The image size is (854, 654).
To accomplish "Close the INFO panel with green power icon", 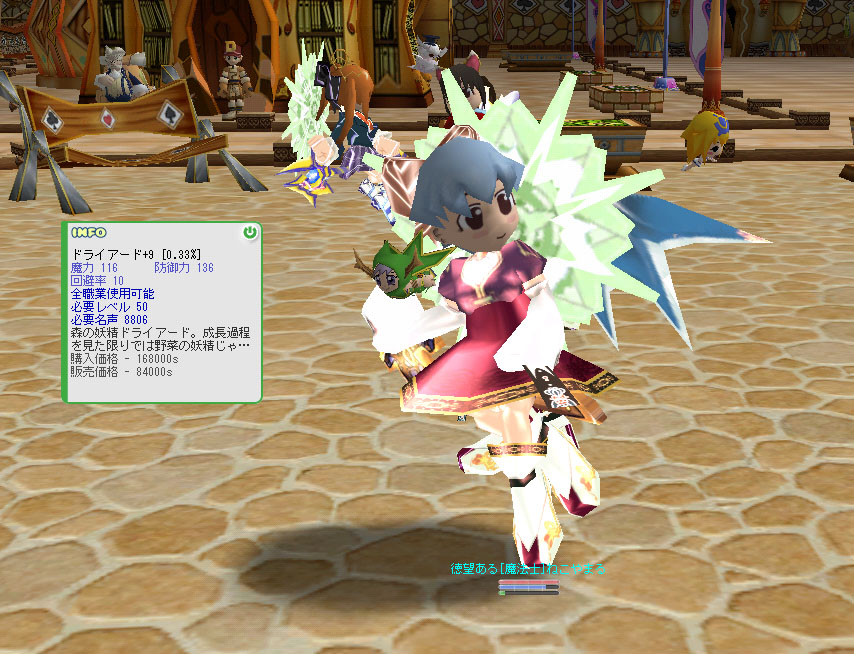I will [249, 233].
